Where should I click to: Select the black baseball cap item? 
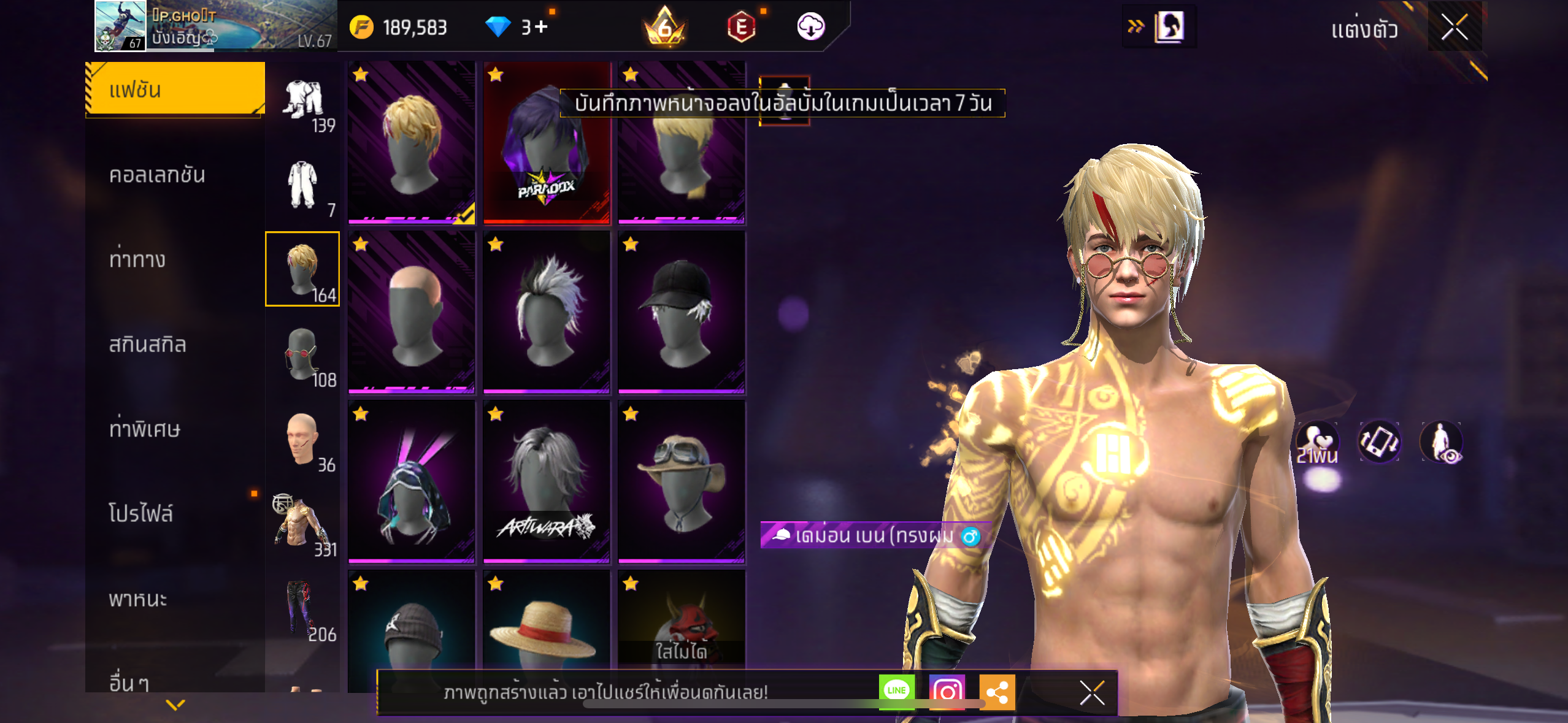(x=682, y=313)
